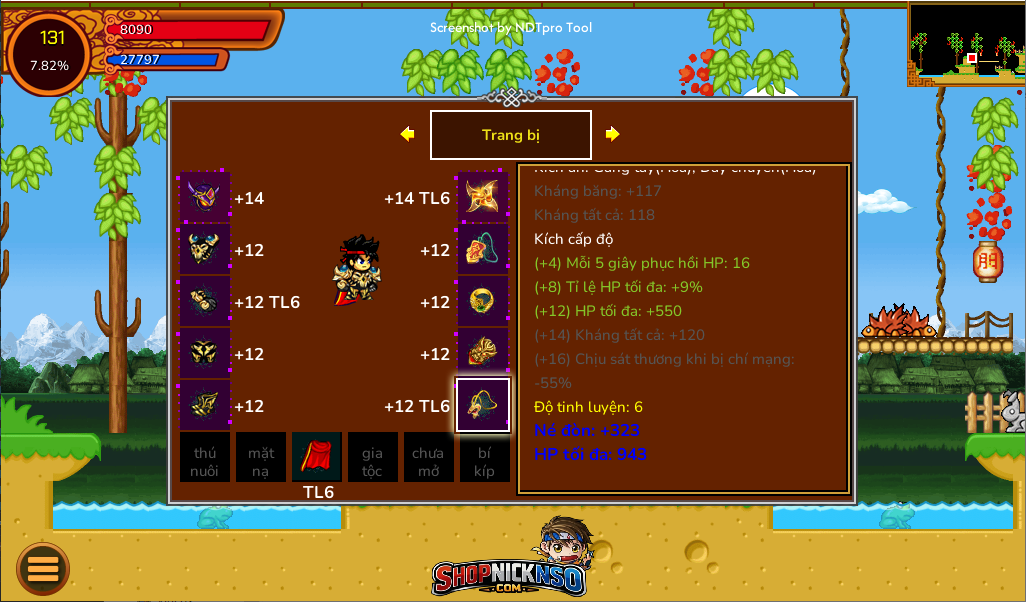
Task: Select the red cape slot
Action: pos(317,457)
